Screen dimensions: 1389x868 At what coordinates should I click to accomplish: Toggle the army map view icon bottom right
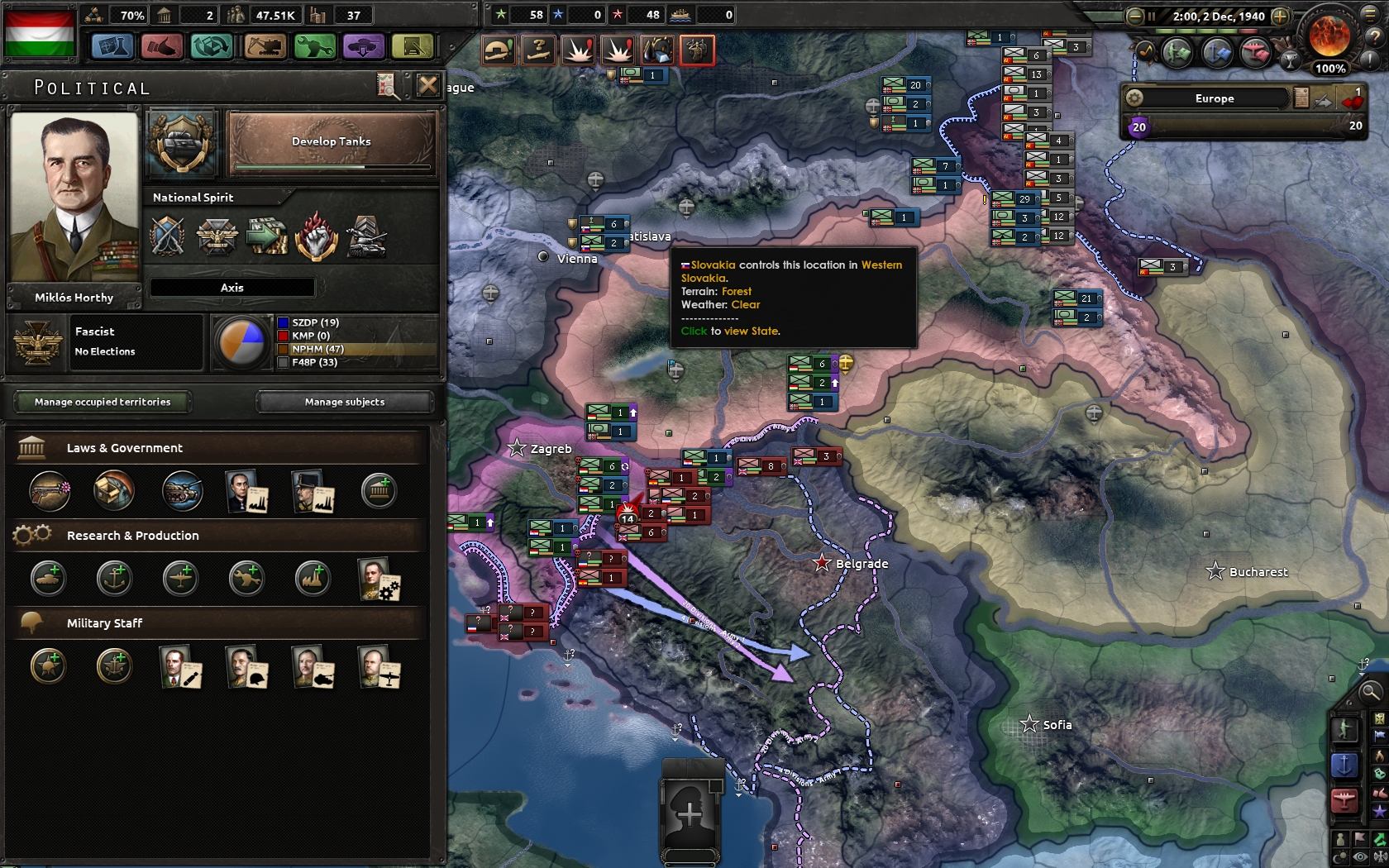tap(1343, 732)
